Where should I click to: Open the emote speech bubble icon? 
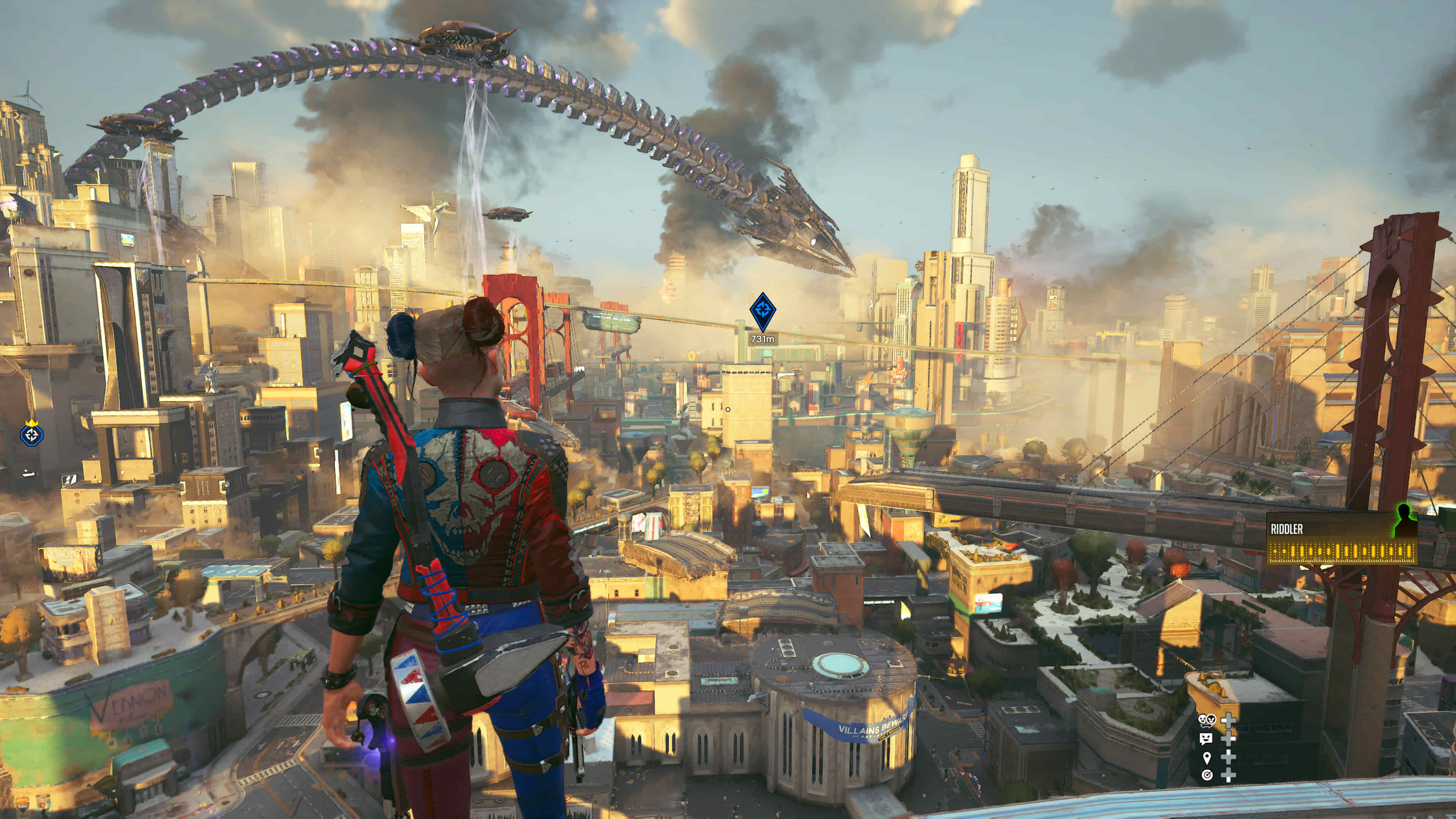1206,738
